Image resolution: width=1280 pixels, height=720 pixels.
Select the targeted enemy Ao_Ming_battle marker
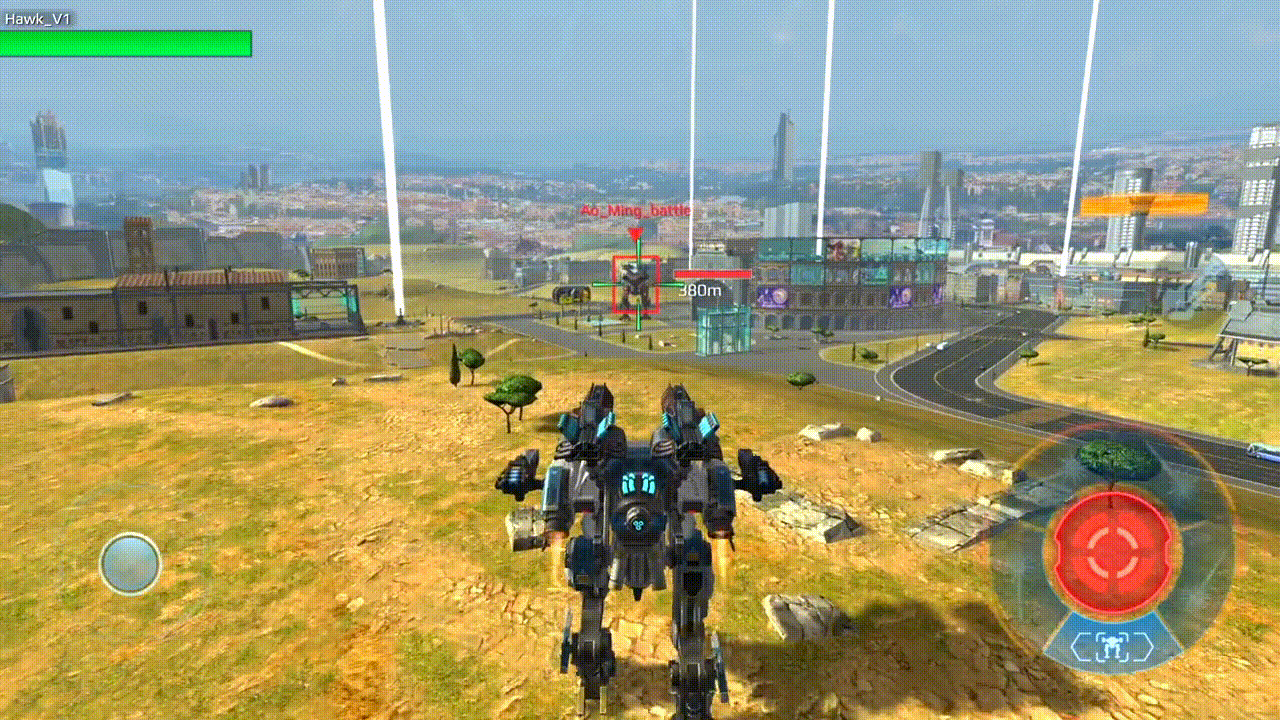[636, 284]
